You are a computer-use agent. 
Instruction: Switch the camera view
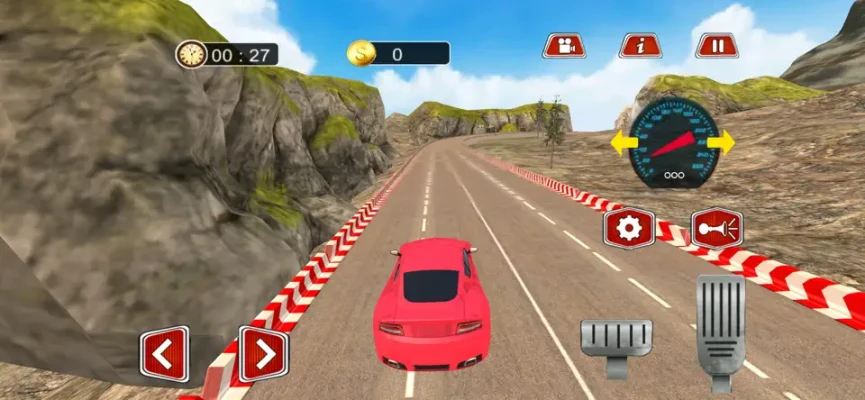click(564, 46)
